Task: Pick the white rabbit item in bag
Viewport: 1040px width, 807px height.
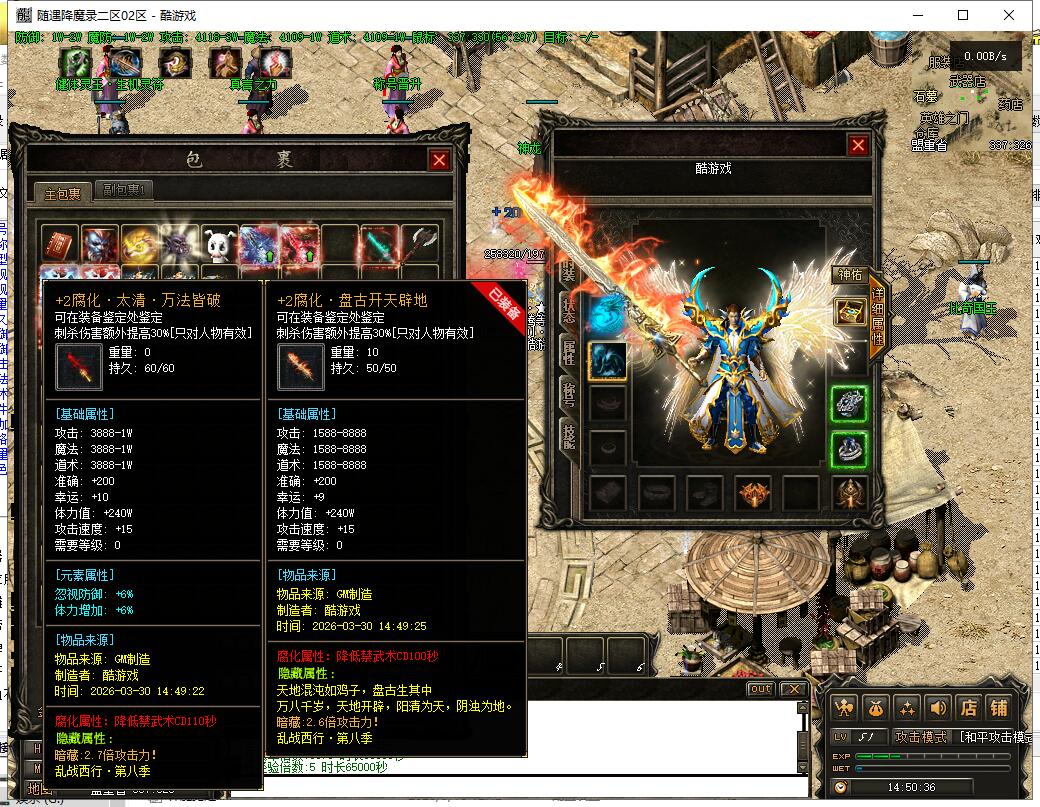Action: [220, 244]
